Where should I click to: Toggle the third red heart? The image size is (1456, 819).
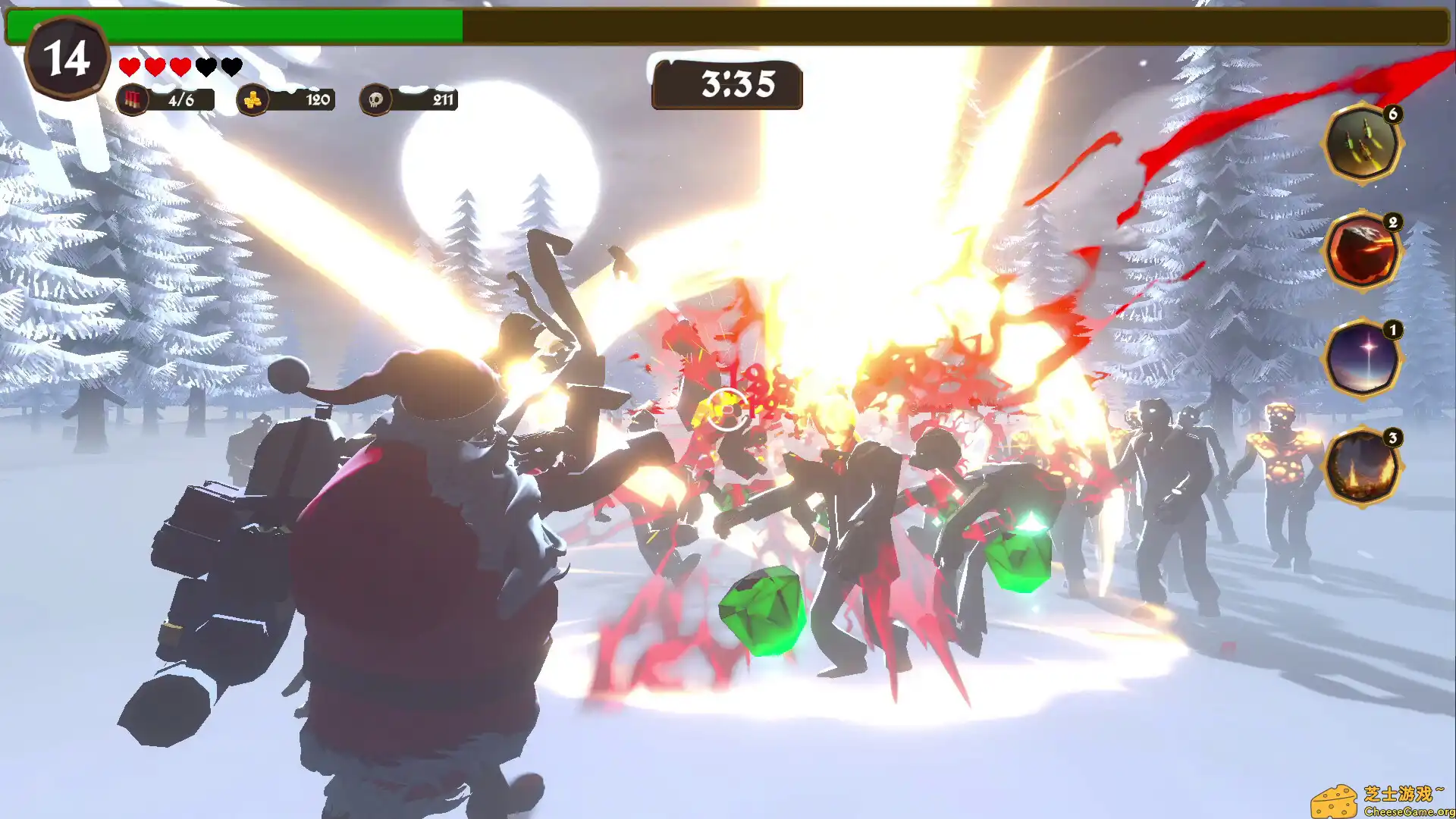180,67
